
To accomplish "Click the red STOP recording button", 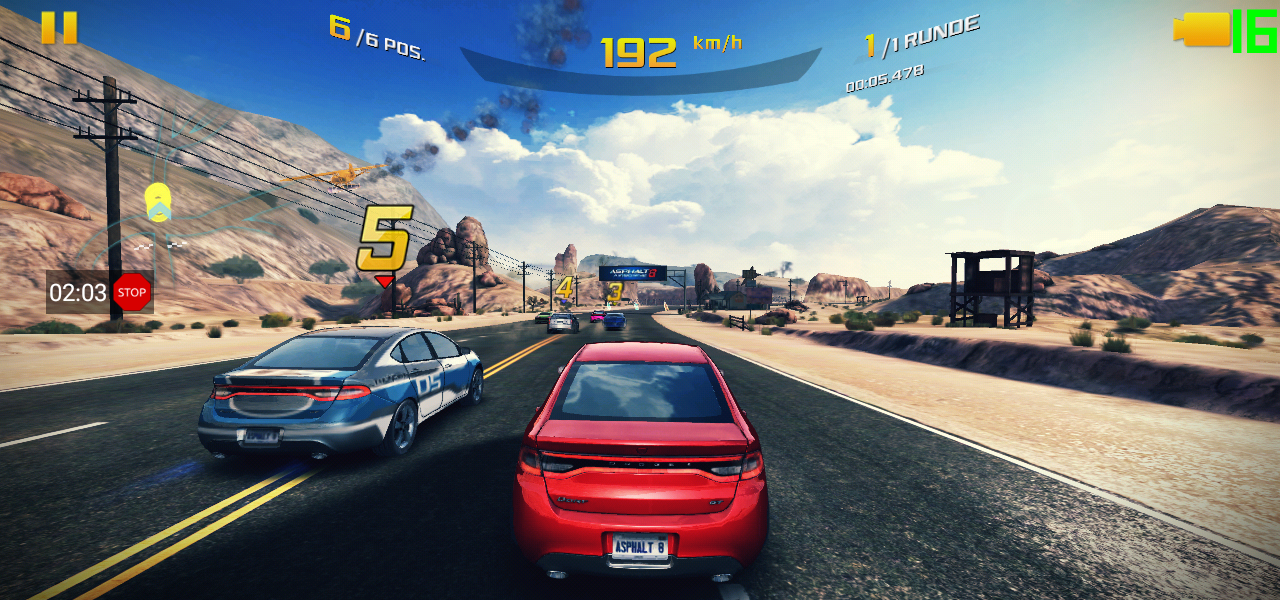I will (131, 293).
